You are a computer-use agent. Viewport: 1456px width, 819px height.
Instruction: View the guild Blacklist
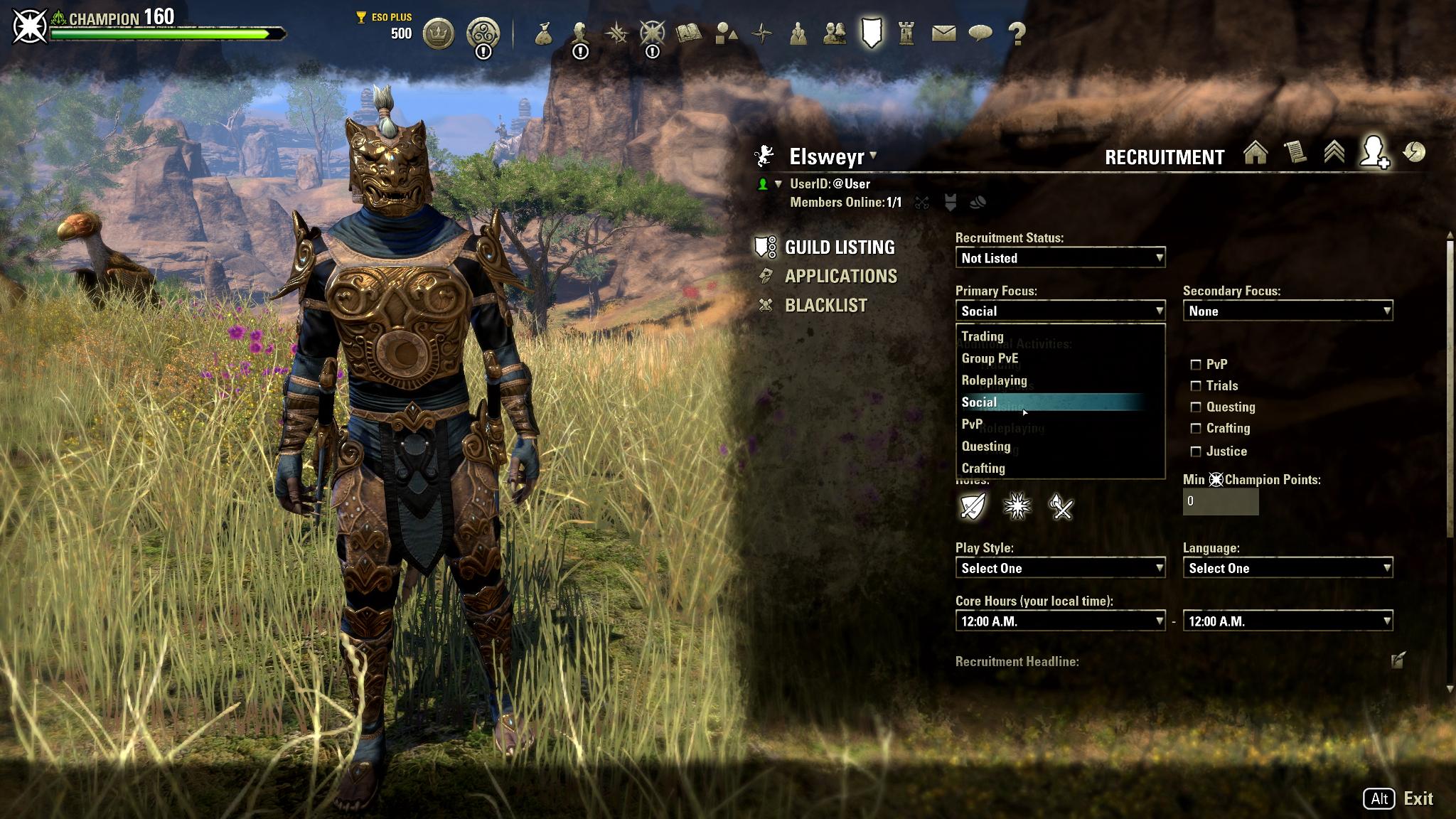tap(825, 305)
